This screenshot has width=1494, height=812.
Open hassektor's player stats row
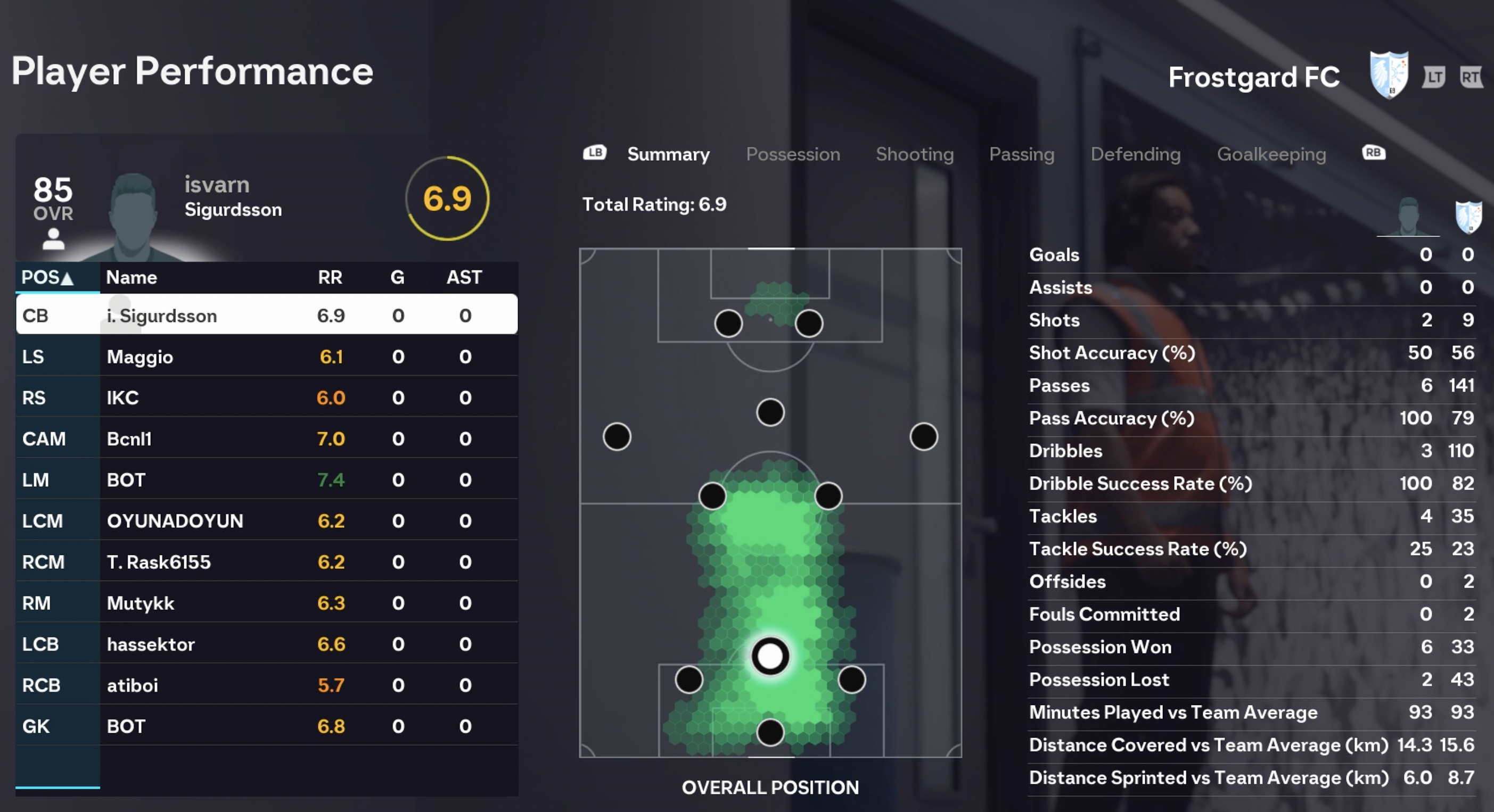tap(267, 644)
